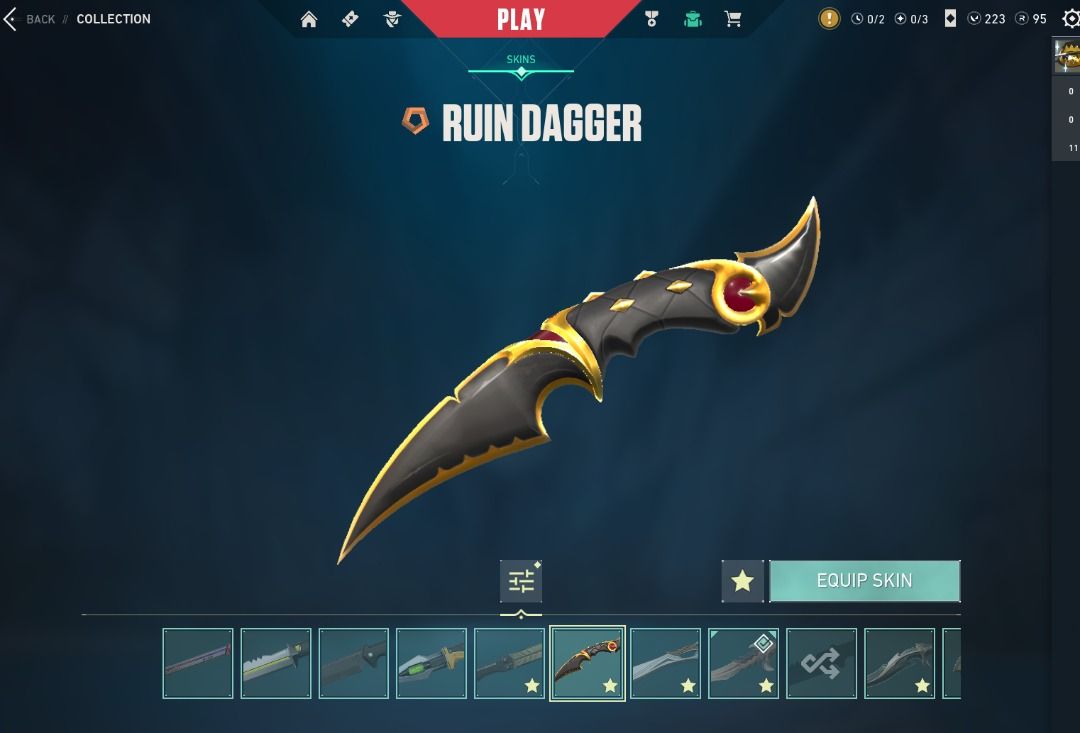Open the Agents menu icon
This screenshot has height=733, width=1080.
[392, 19]
